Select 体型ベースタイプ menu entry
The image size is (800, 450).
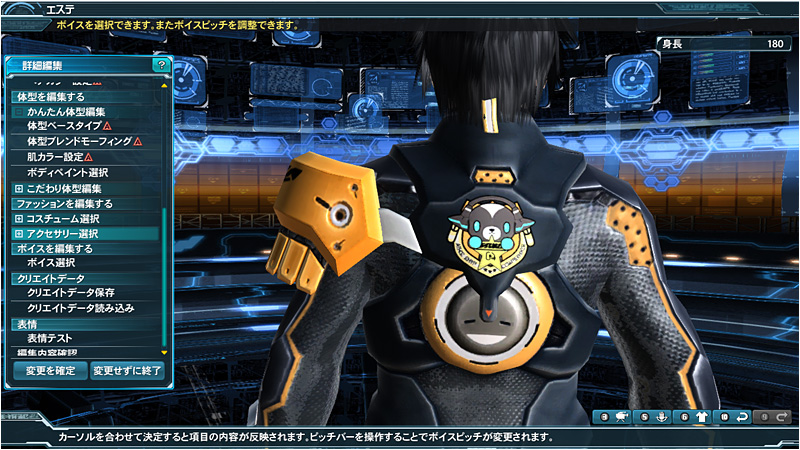point(62,127)
